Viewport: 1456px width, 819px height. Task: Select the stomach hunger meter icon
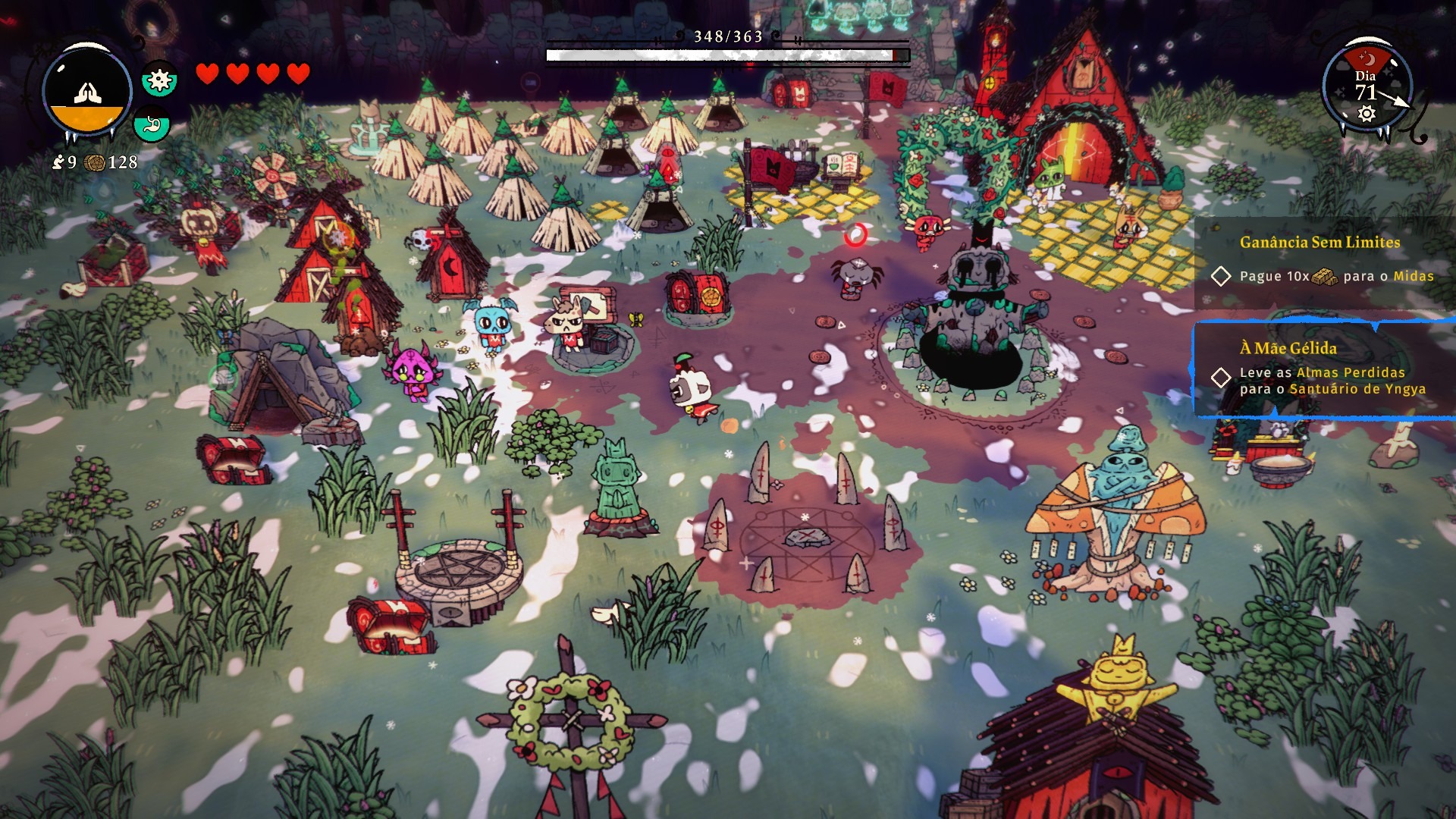(x=151, y=124)
